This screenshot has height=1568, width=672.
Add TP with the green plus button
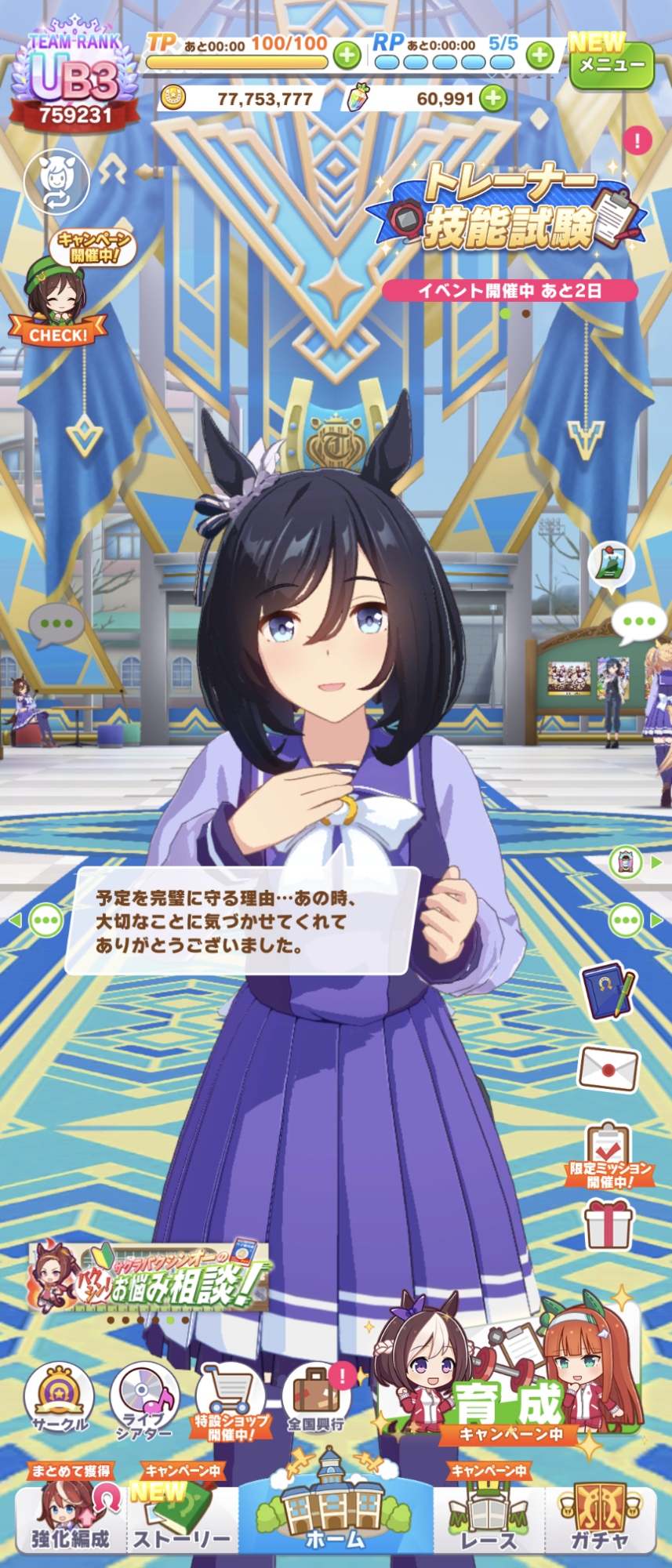pos(347,55)
